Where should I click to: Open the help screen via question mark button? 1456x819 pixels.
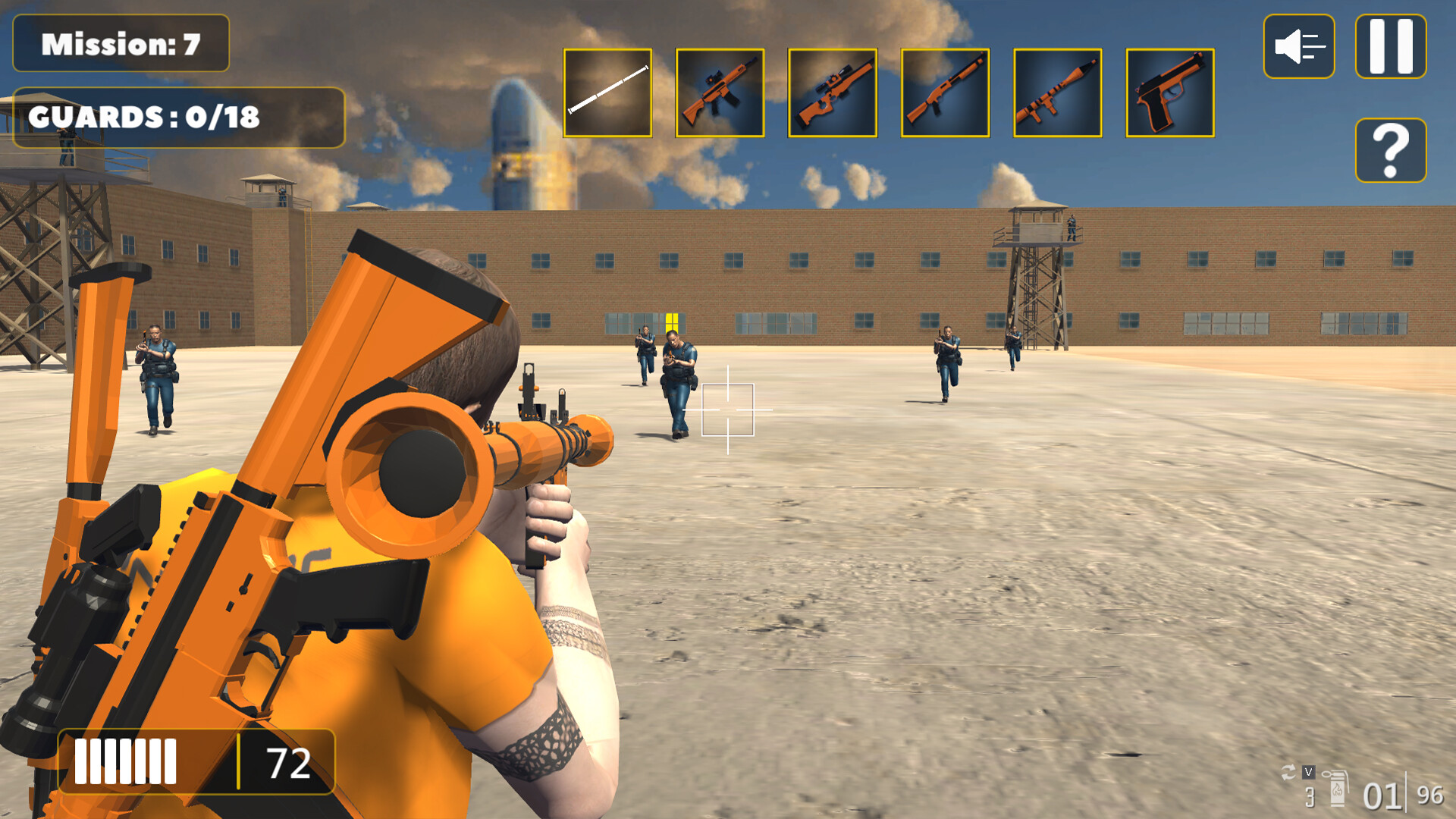click(x=1391, y=151)
